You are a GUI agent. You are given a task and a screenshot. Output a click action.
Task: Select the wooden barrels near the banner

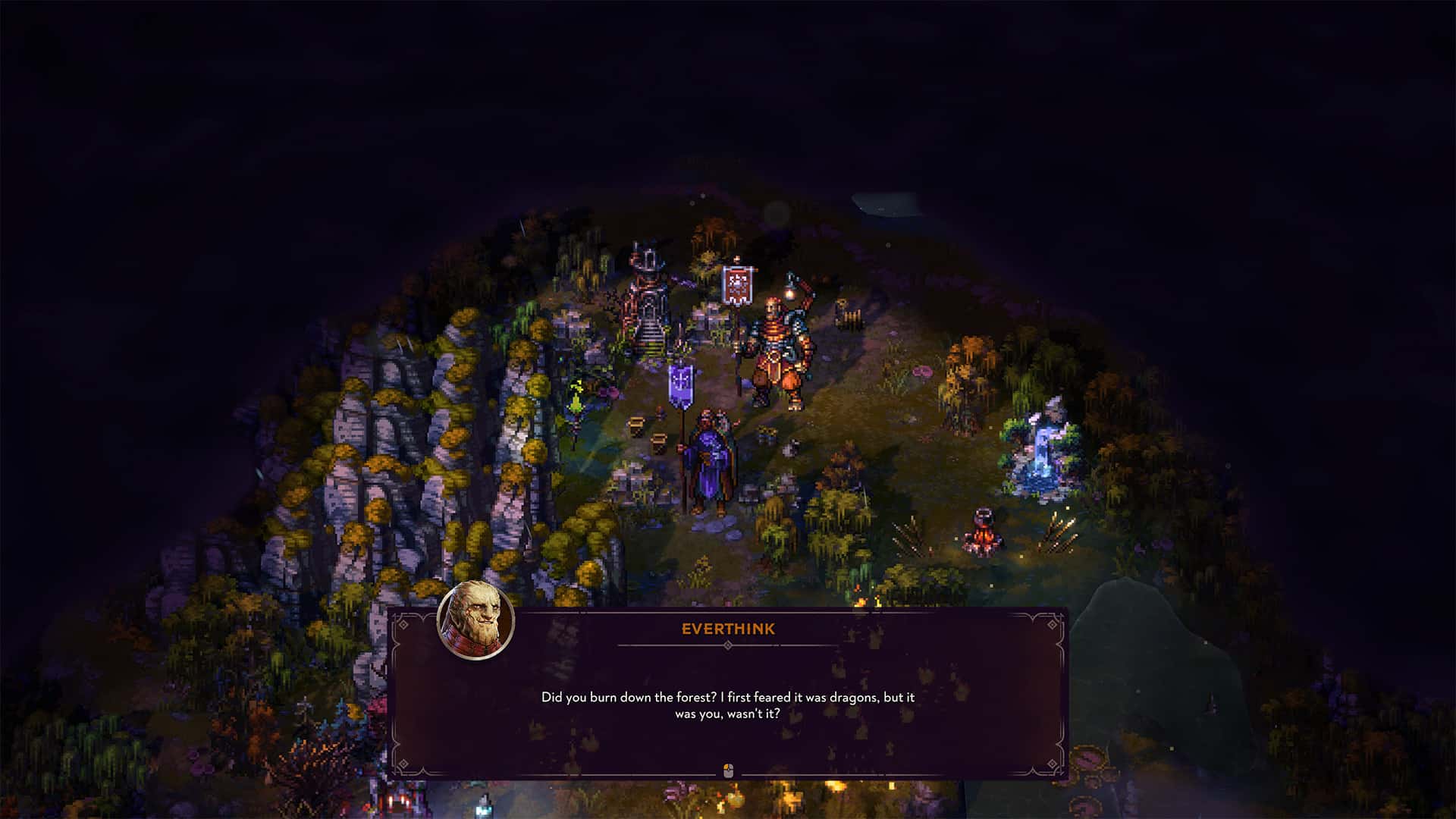637,423
